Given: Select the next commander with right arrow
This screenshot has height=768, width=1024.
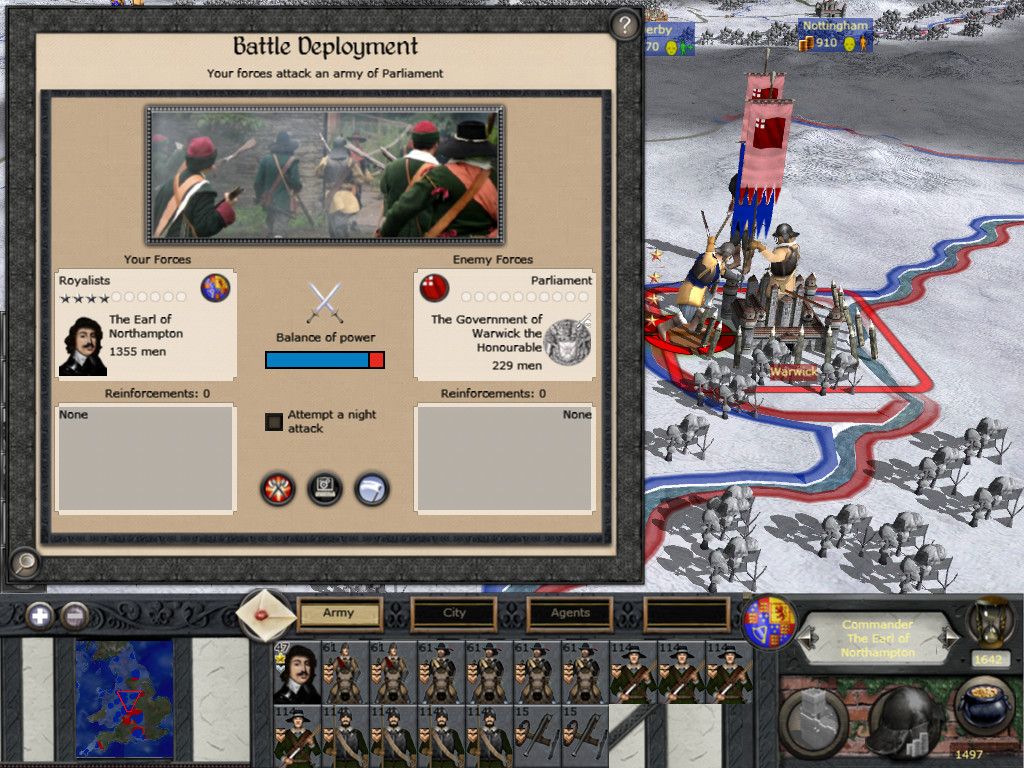Looking at the screenshot, I should (951, 637).
